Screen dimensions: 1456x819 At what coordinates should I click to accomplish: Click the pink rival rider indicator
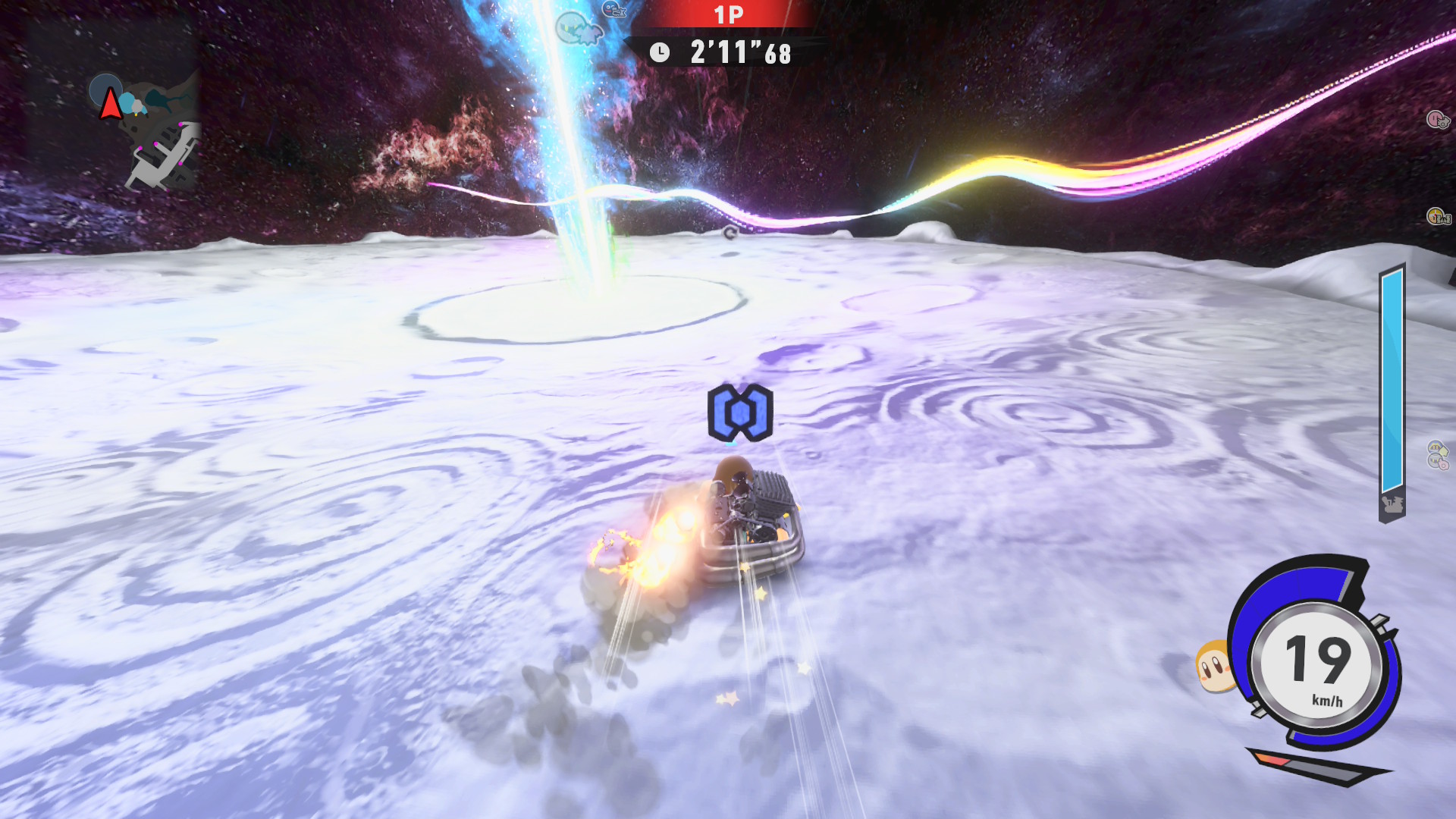click(x=1437, y=119)
